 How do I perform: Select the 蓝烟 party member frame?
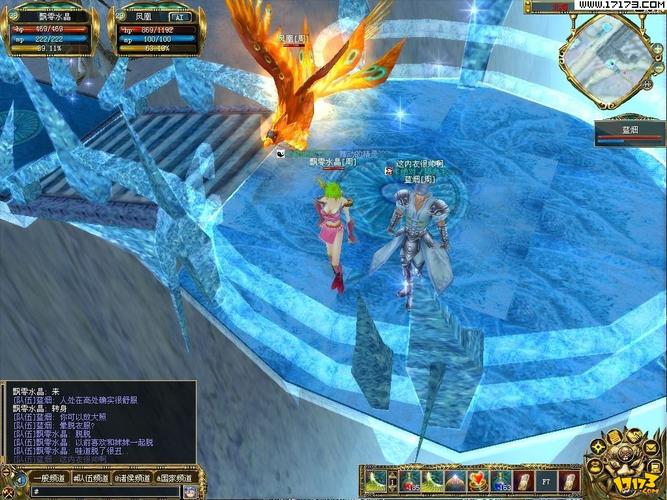coord(629,133)
